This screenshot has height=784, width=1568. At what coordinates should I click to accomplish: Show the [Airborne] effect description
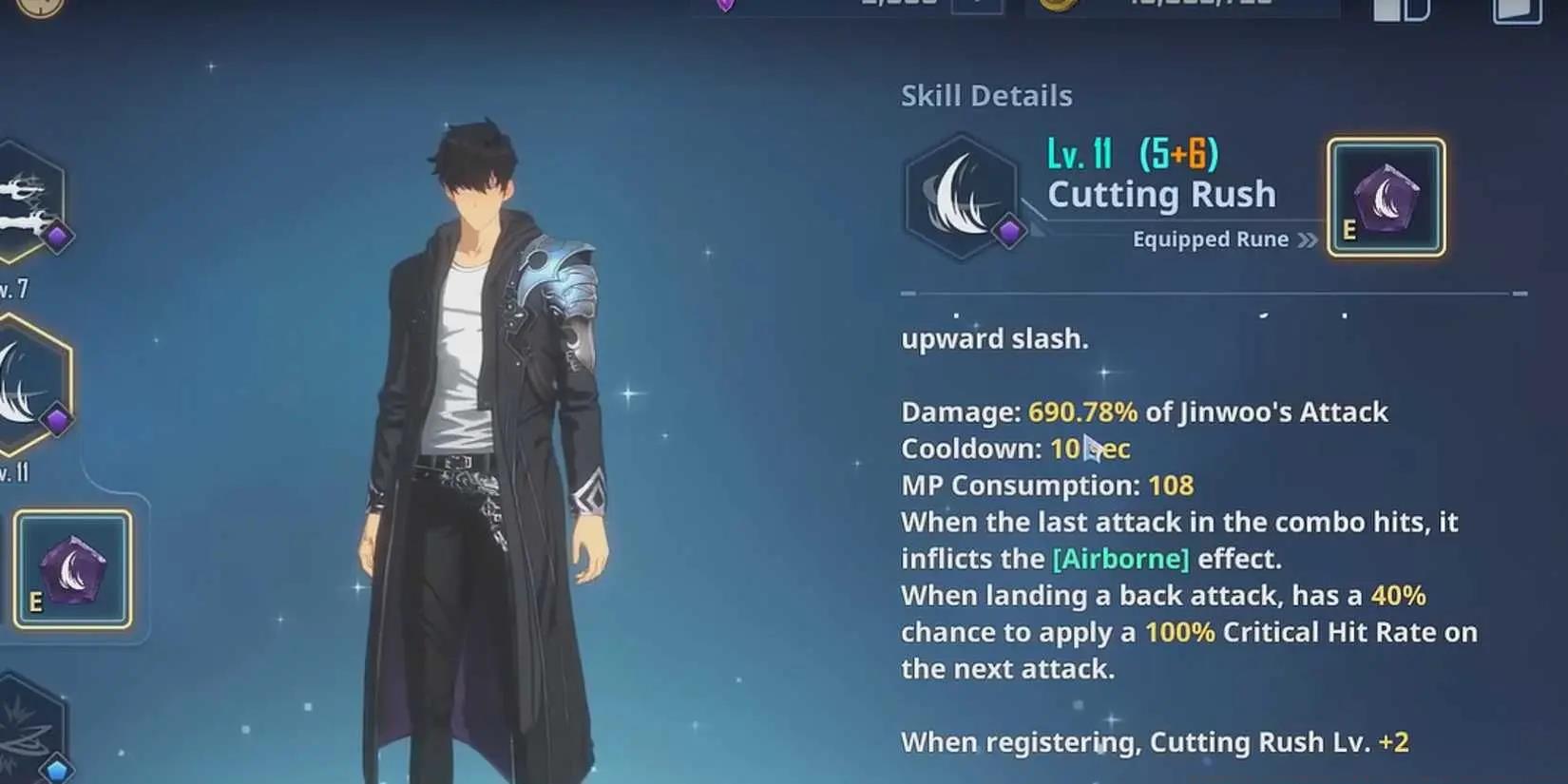pos(1120,559)
